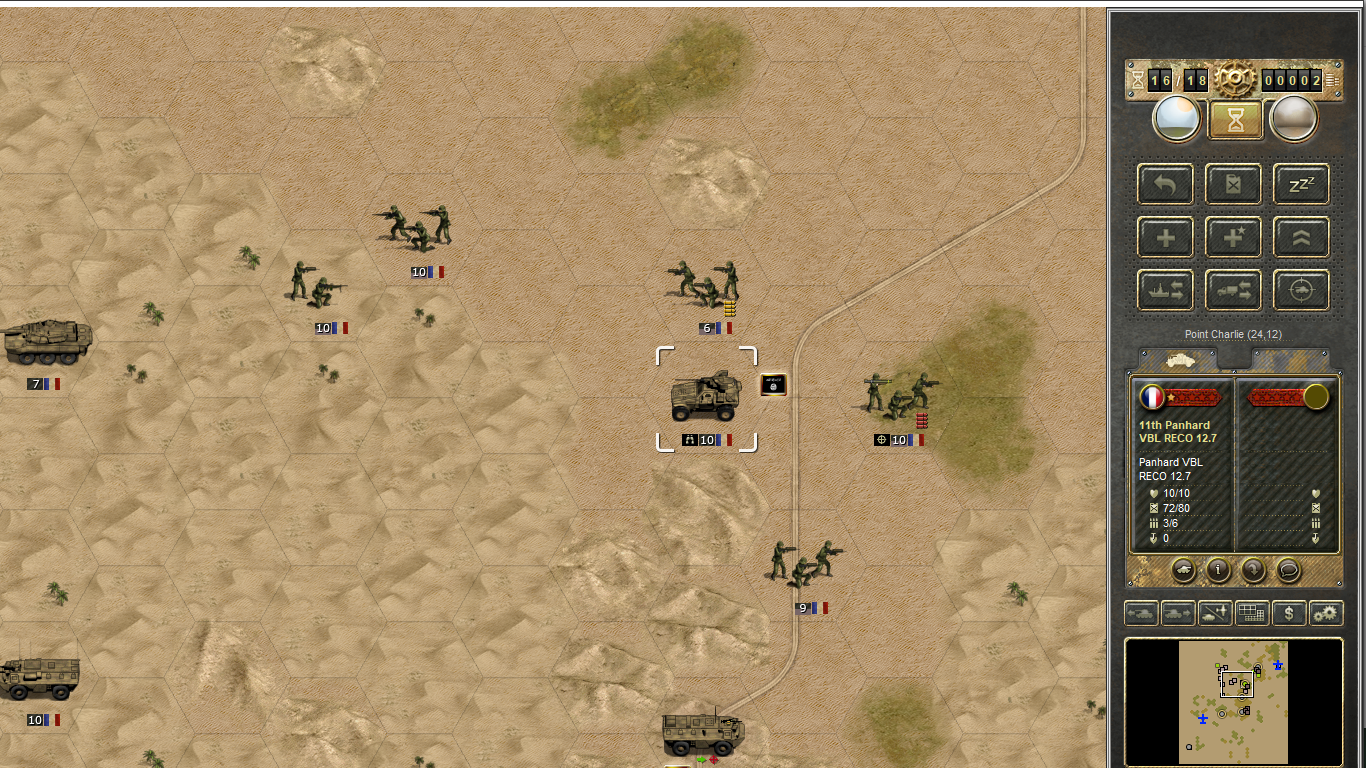
Task: Click the ship embark/disembark button
Action: coord(1166,290)
